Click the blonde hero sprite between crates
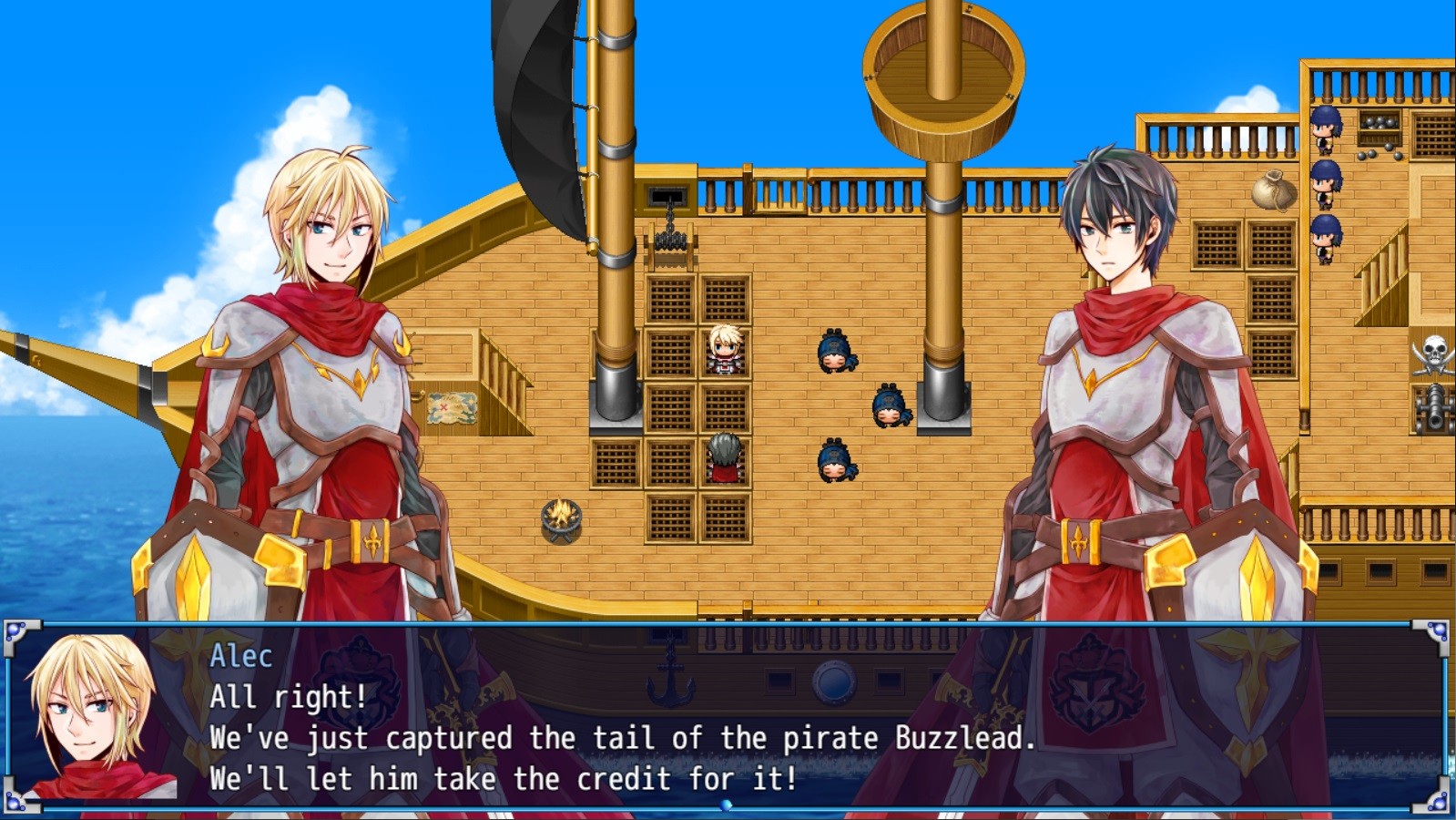Image resolution: width=1456 pixels, height=820 pixels. click(724, 351)
